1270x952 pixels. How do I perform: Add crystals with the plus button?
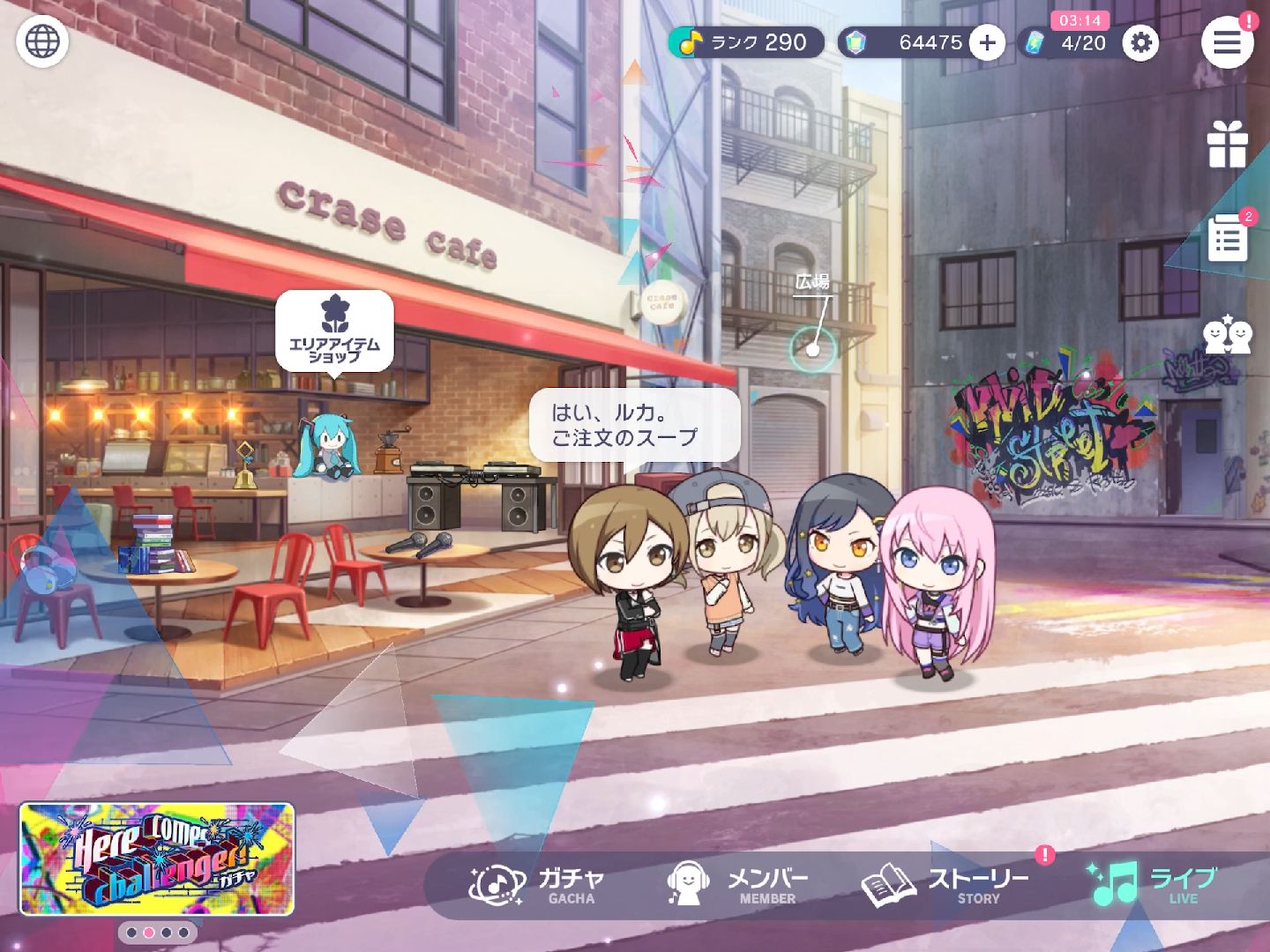(x=987, y=42)
